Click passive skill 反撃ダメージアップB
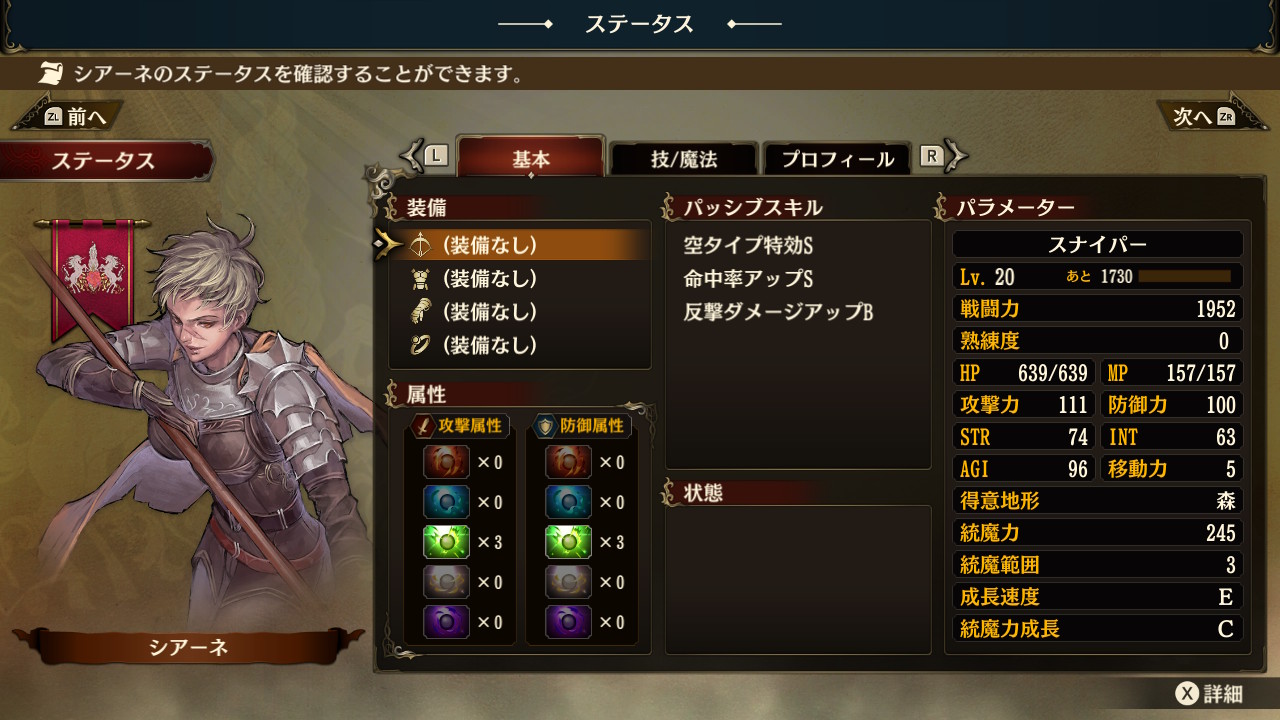 coord(778,313)
